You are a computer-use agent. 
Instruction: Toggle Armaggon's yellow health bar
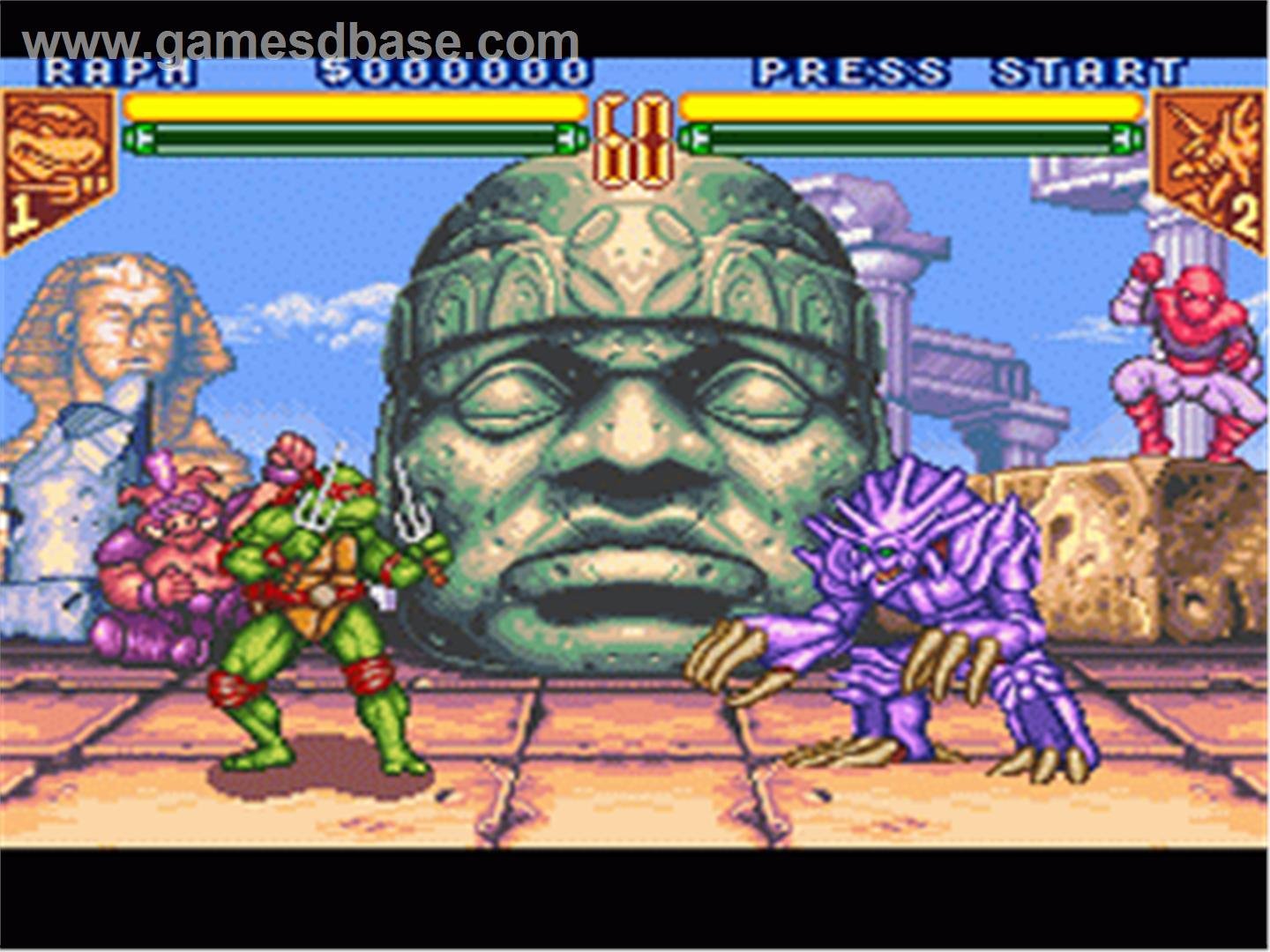click(x=908, y=106)
